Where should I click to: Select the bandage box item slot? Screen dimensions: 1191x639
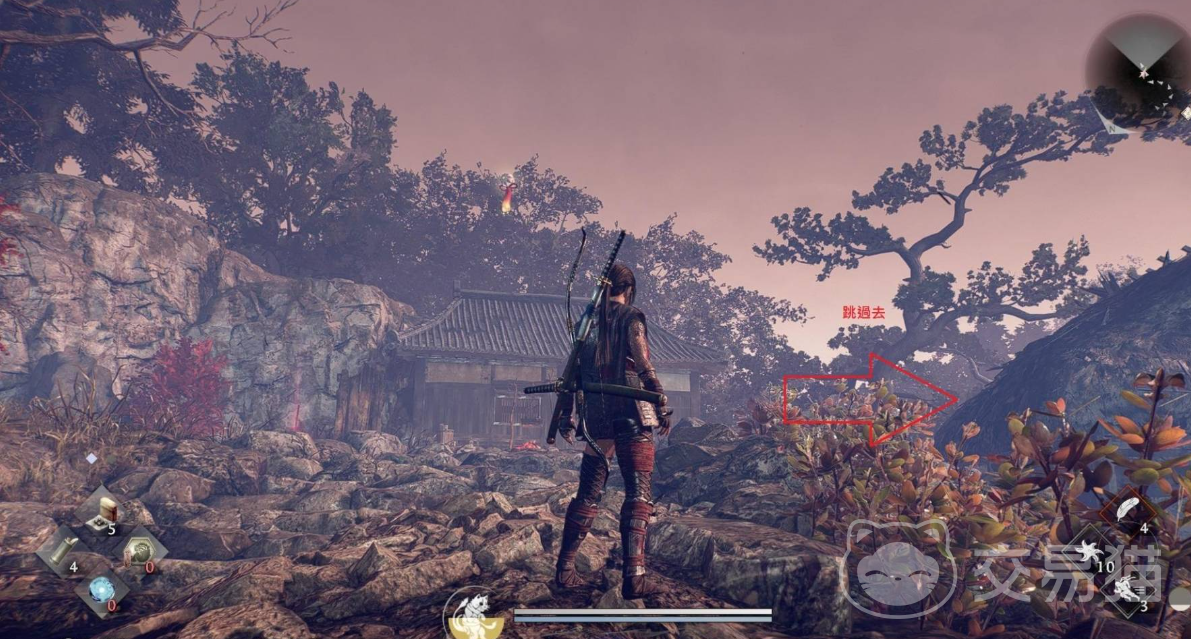coord(102,511)
